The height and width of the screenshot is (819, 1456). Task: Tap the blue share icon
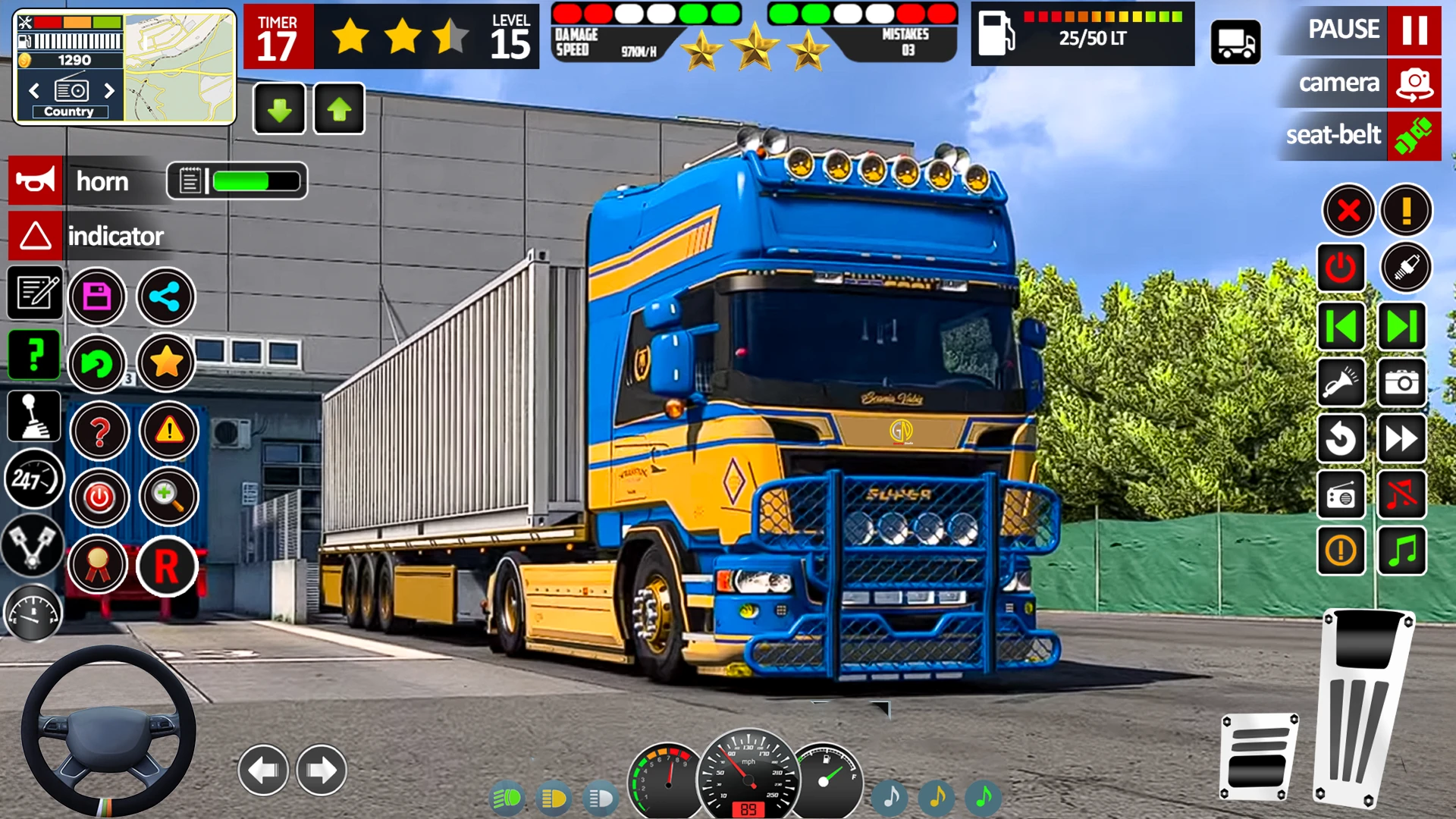(x=165, y=297)
